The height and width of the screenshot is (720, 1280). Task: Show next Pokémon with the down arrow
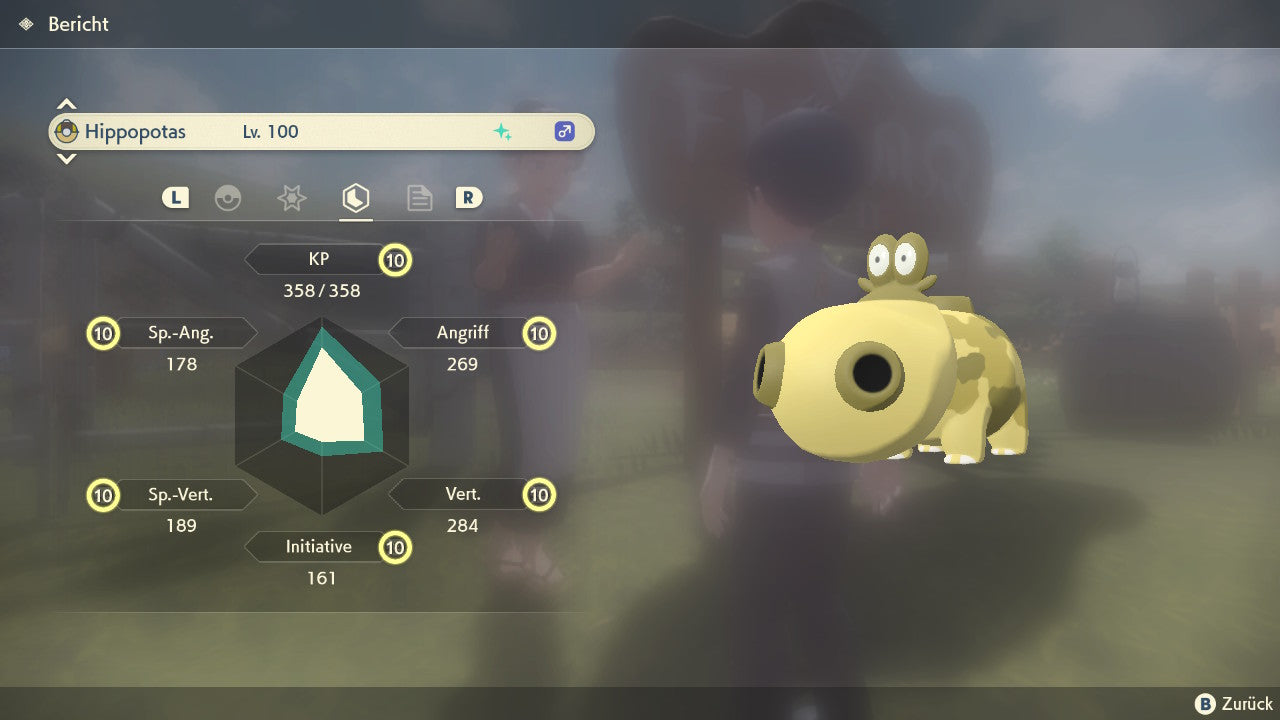pos(66,158)
